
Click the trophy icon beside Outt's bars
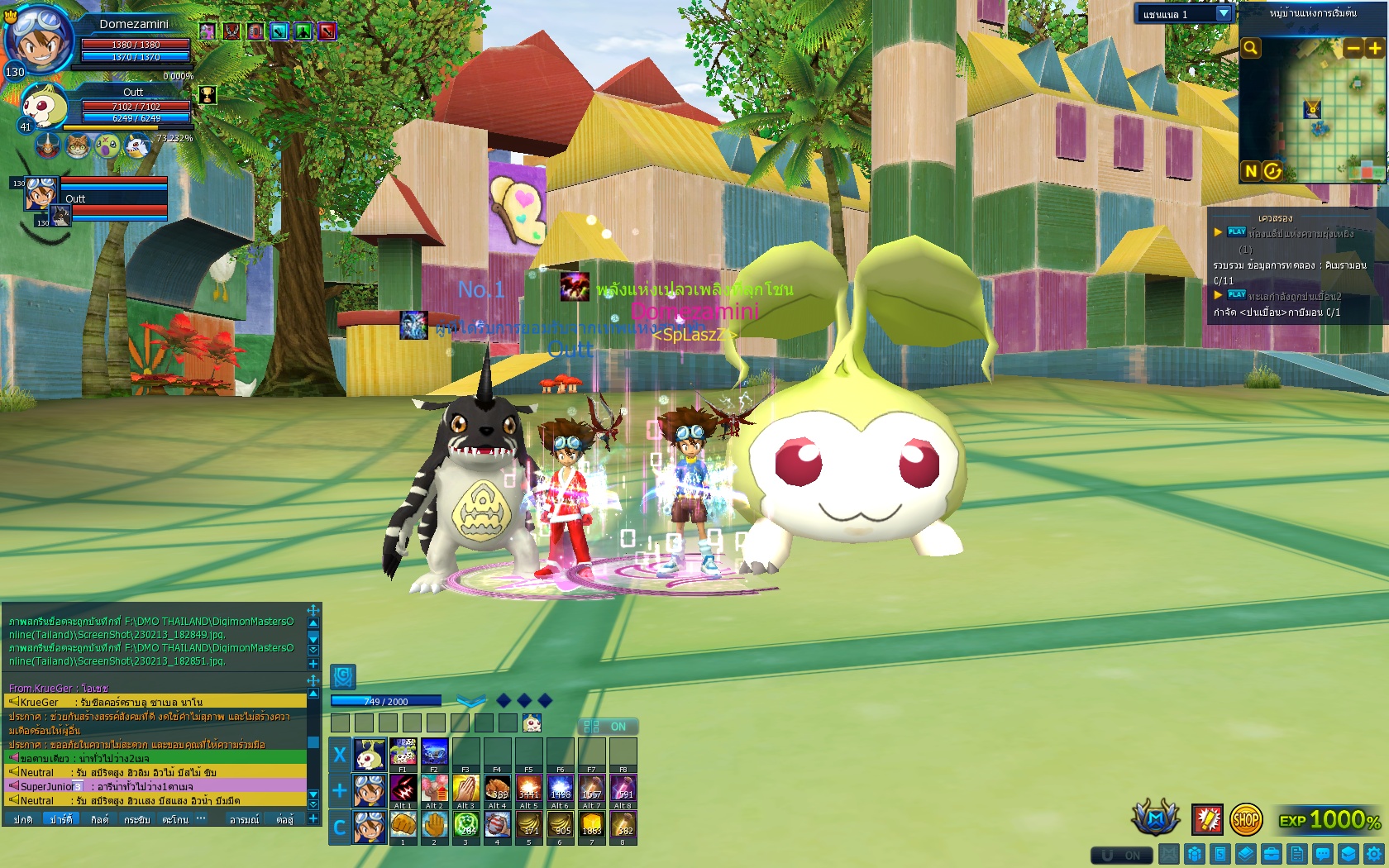click(x=208, y=95)
